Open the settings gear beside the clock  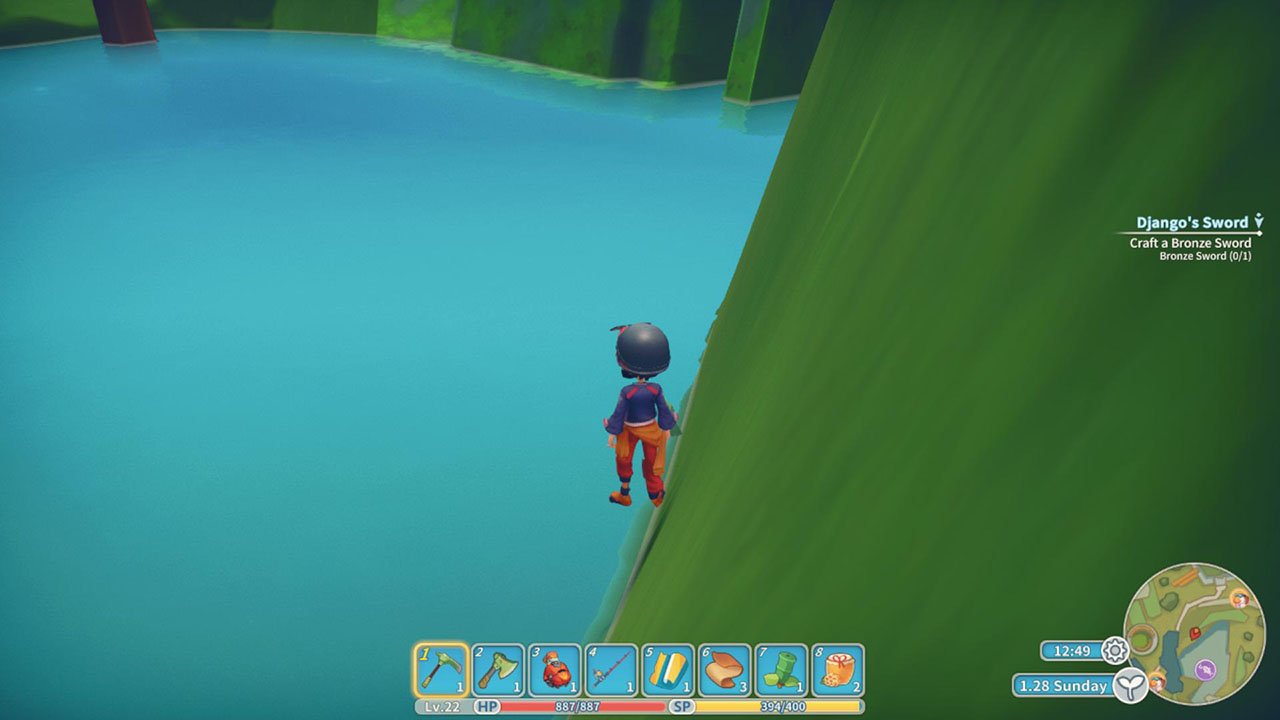[1115, 648]
